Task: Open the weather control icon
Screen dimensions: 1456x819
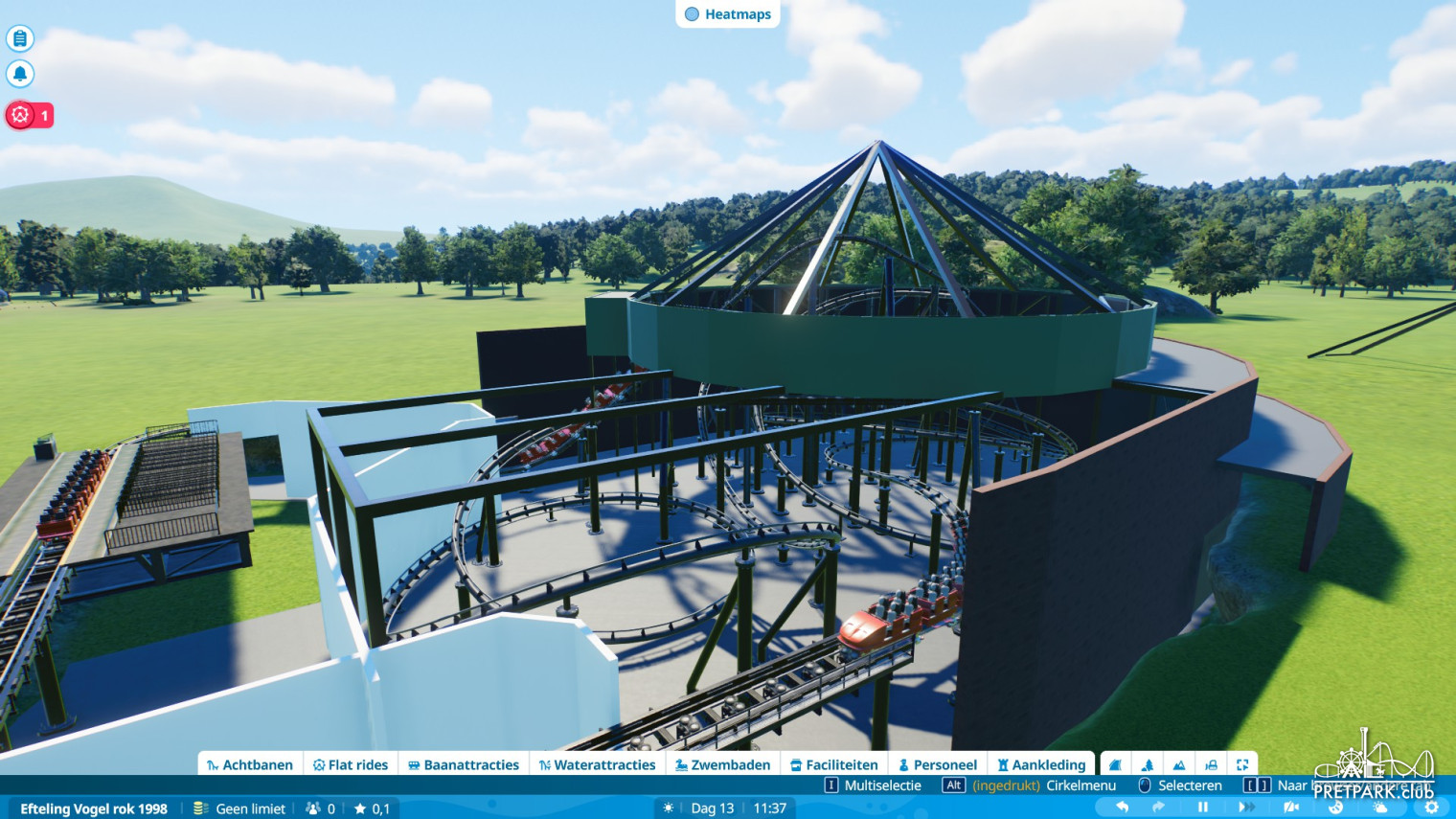Action: (1380, 808)
